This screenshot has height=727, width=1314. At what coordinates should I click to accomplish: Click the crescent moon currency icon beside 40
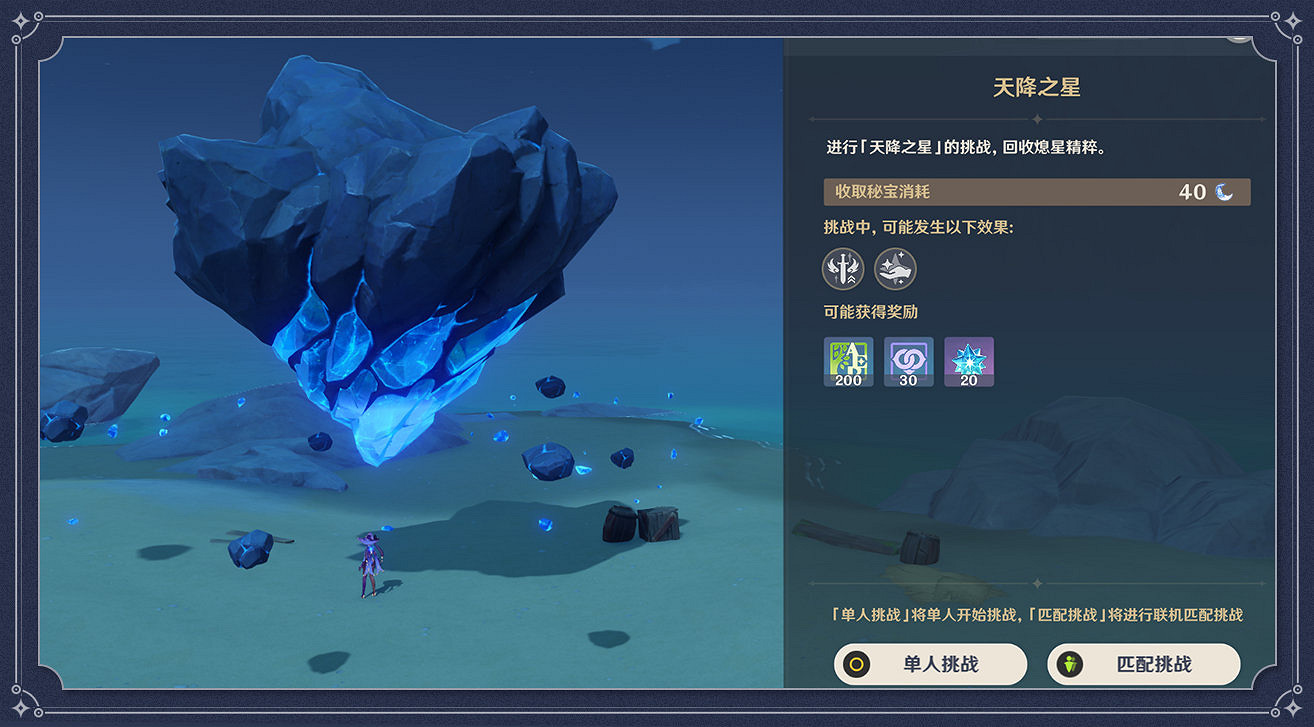click(1221, 191)
